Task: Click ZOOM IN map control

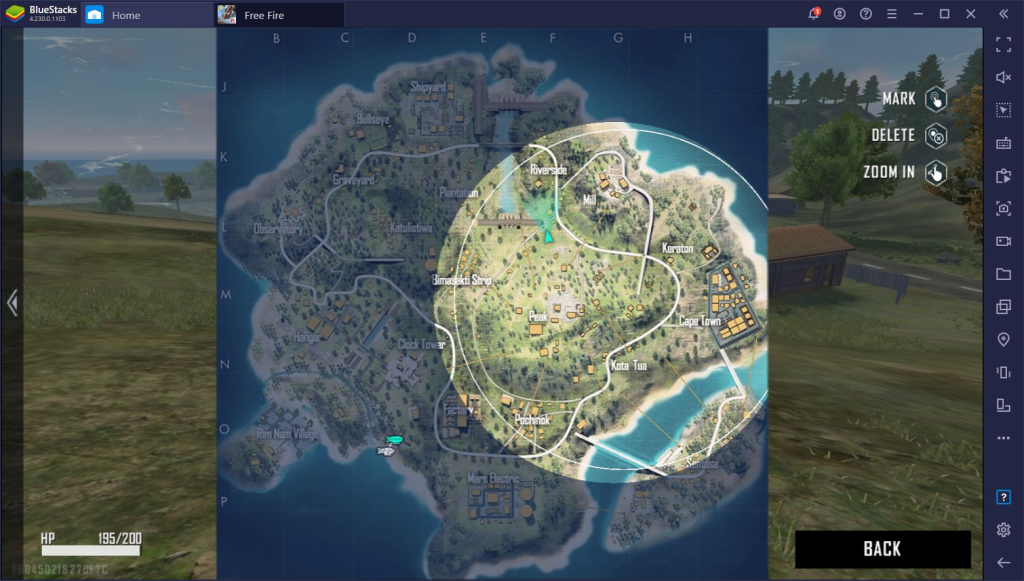Action: point(935,172)
